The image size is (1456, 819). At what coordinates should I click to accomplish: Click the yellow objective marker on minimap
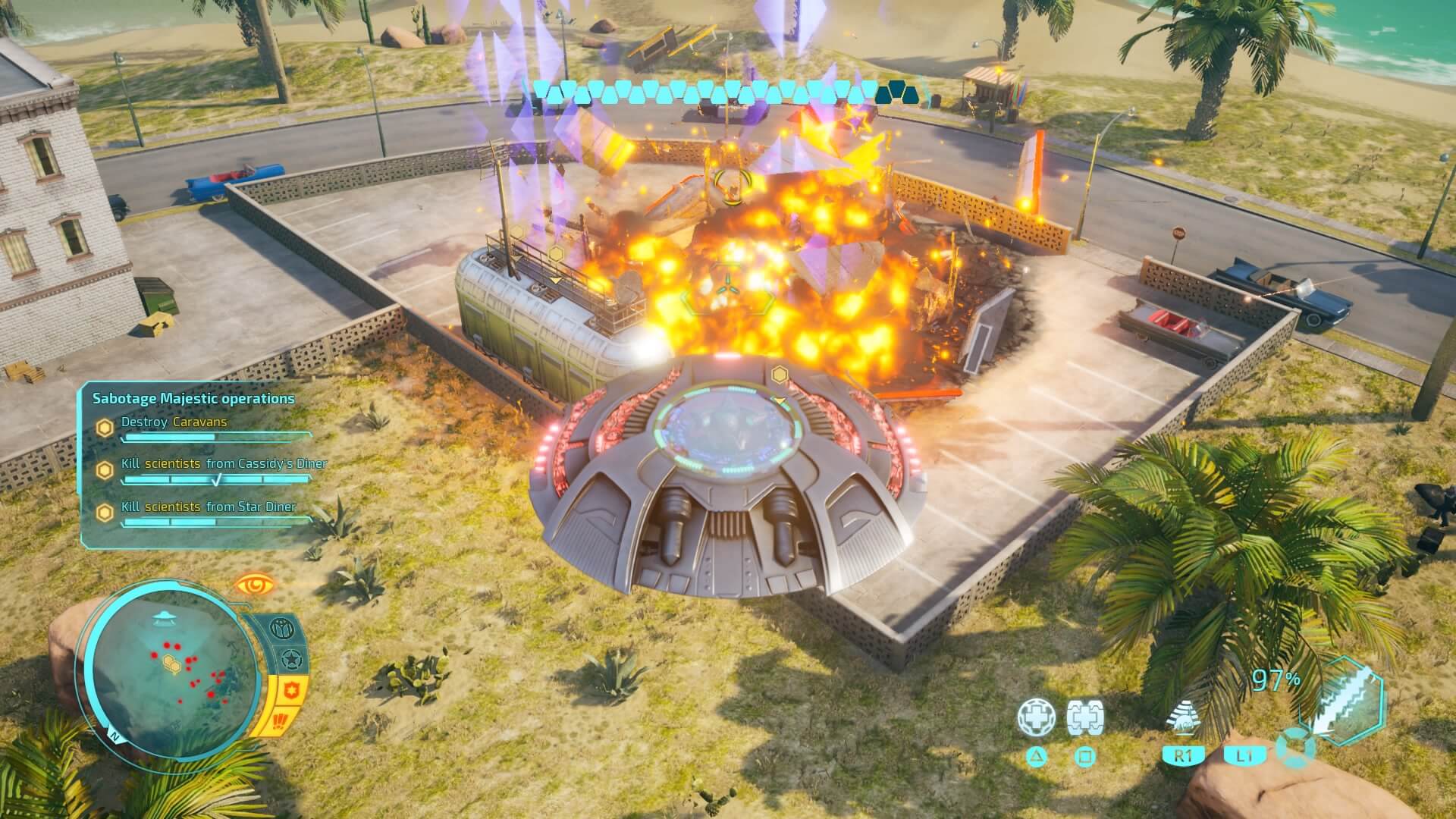pos(172,665)
